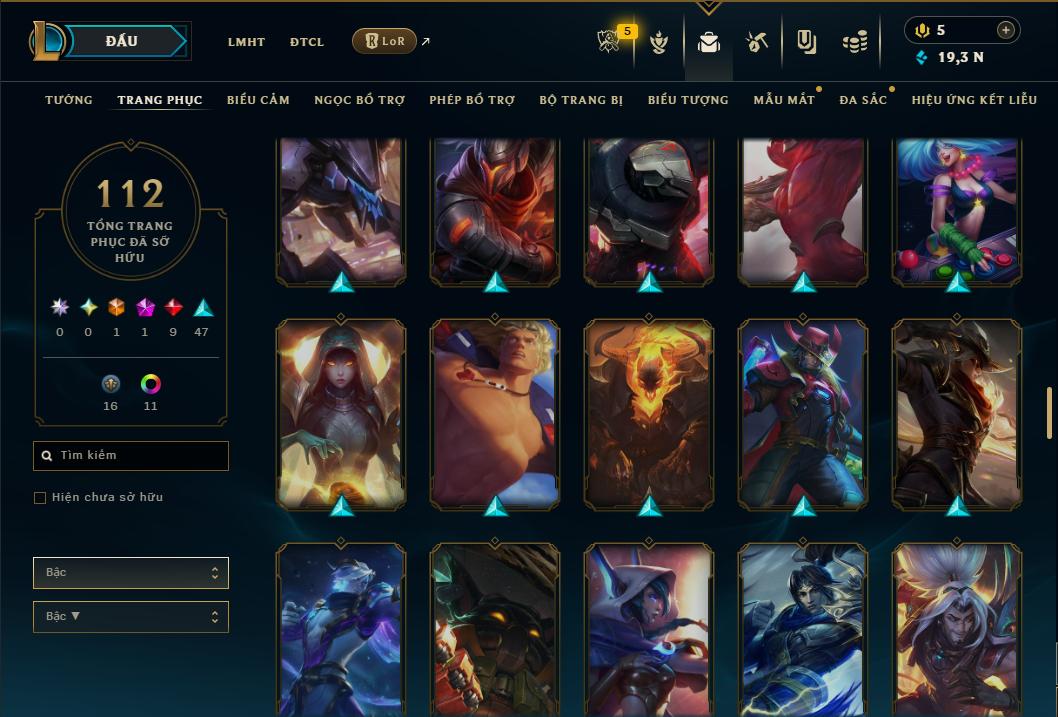Select the MẪU MẮT tab
Viewport: 1058px width, 717px height.
(x=784, y=100)
